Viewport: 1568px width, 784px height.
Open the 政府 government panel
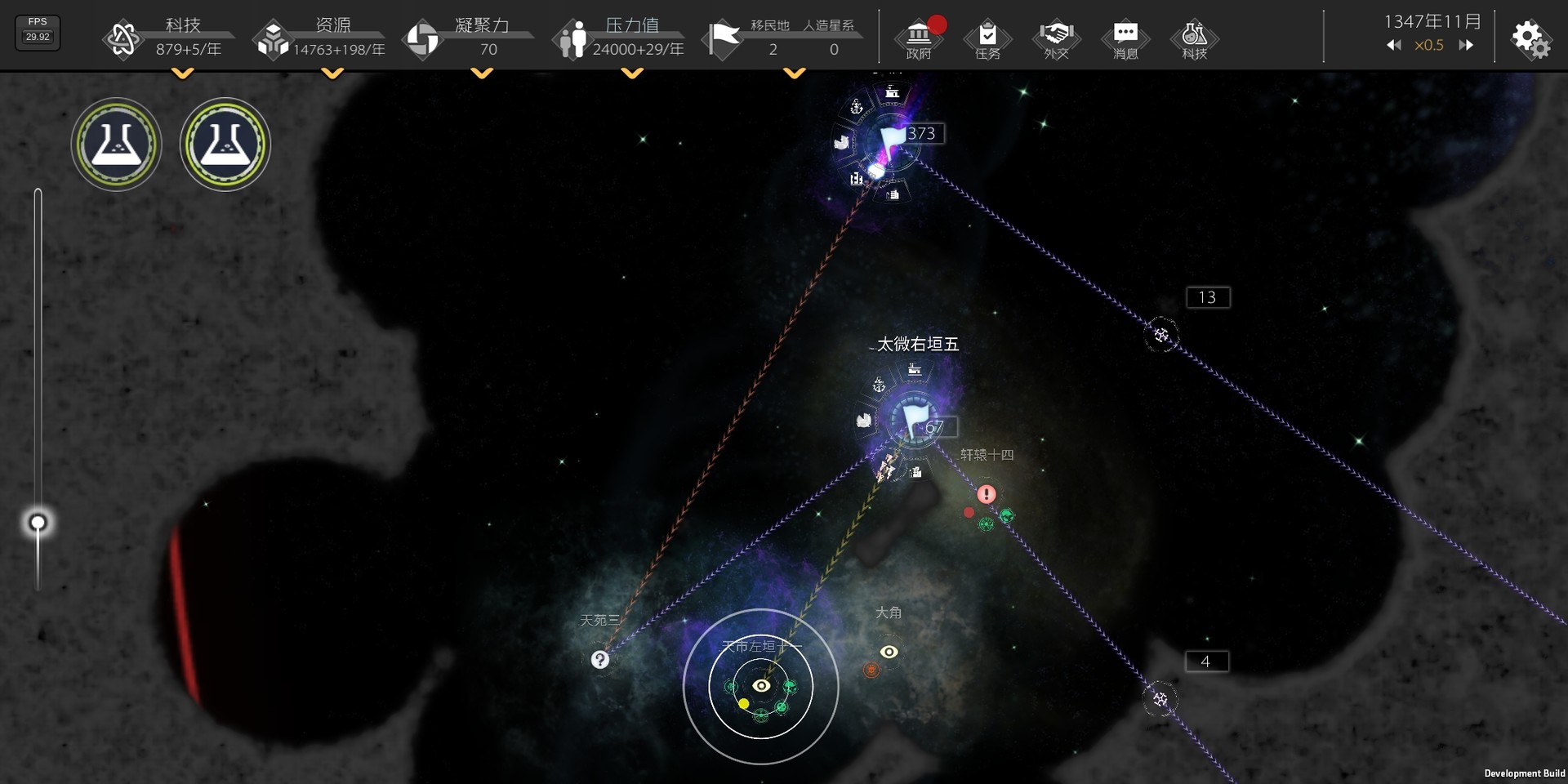point(919,38)
